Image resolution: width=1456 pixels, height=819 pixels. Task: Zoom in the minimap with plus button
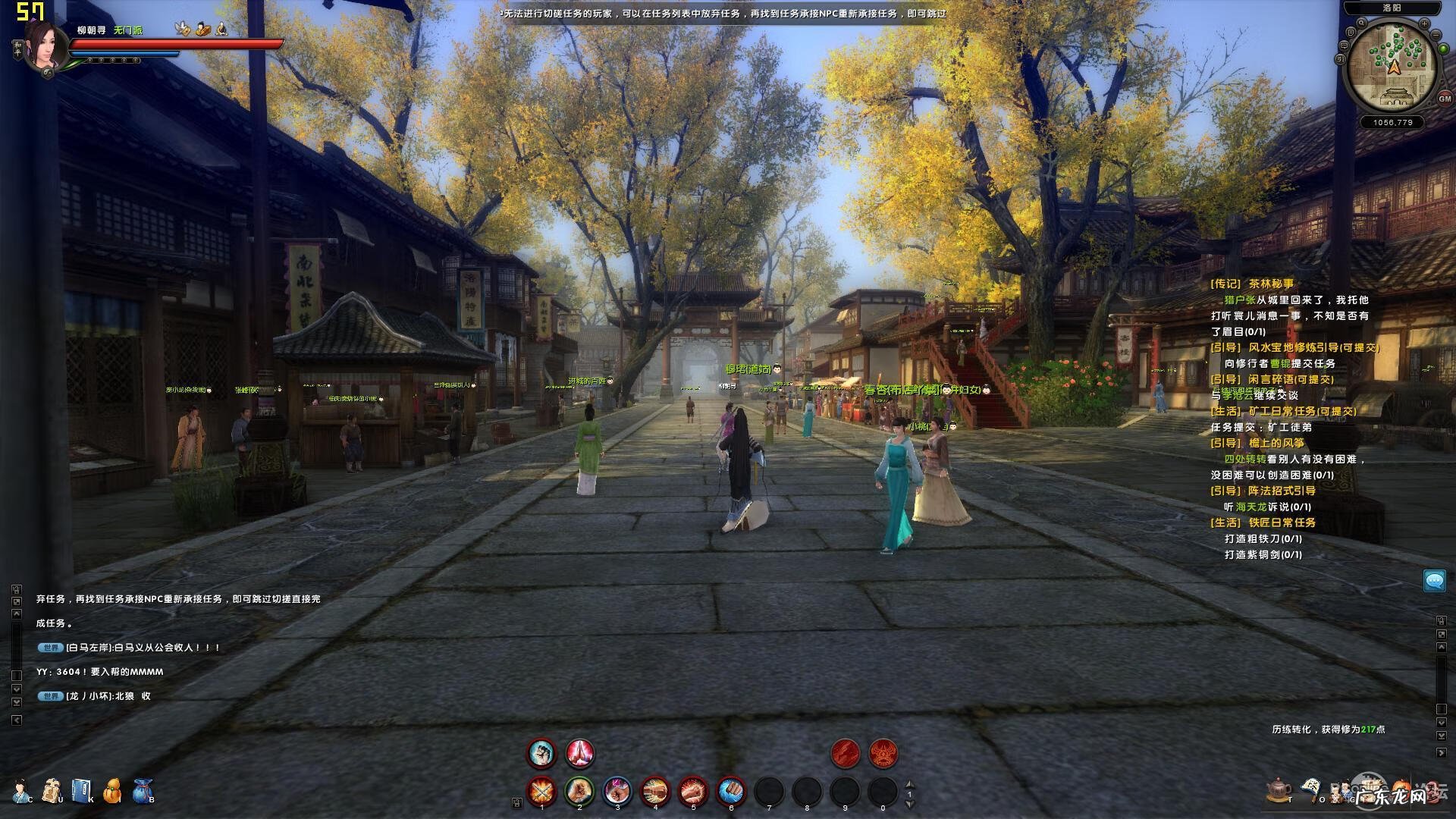click(1423, 24)
